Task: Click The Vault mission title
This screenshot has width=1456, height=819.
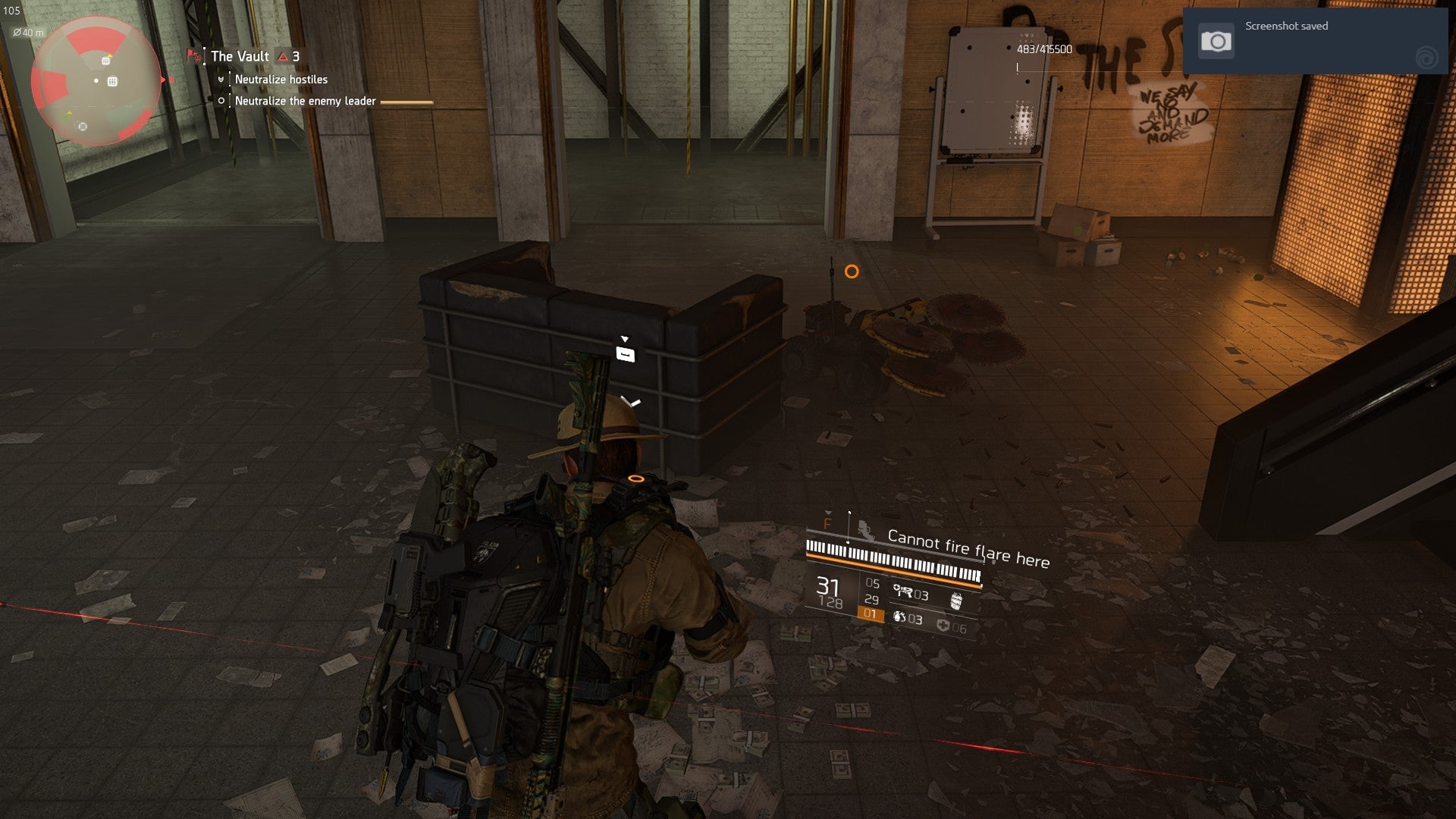Action: [239, 55]
